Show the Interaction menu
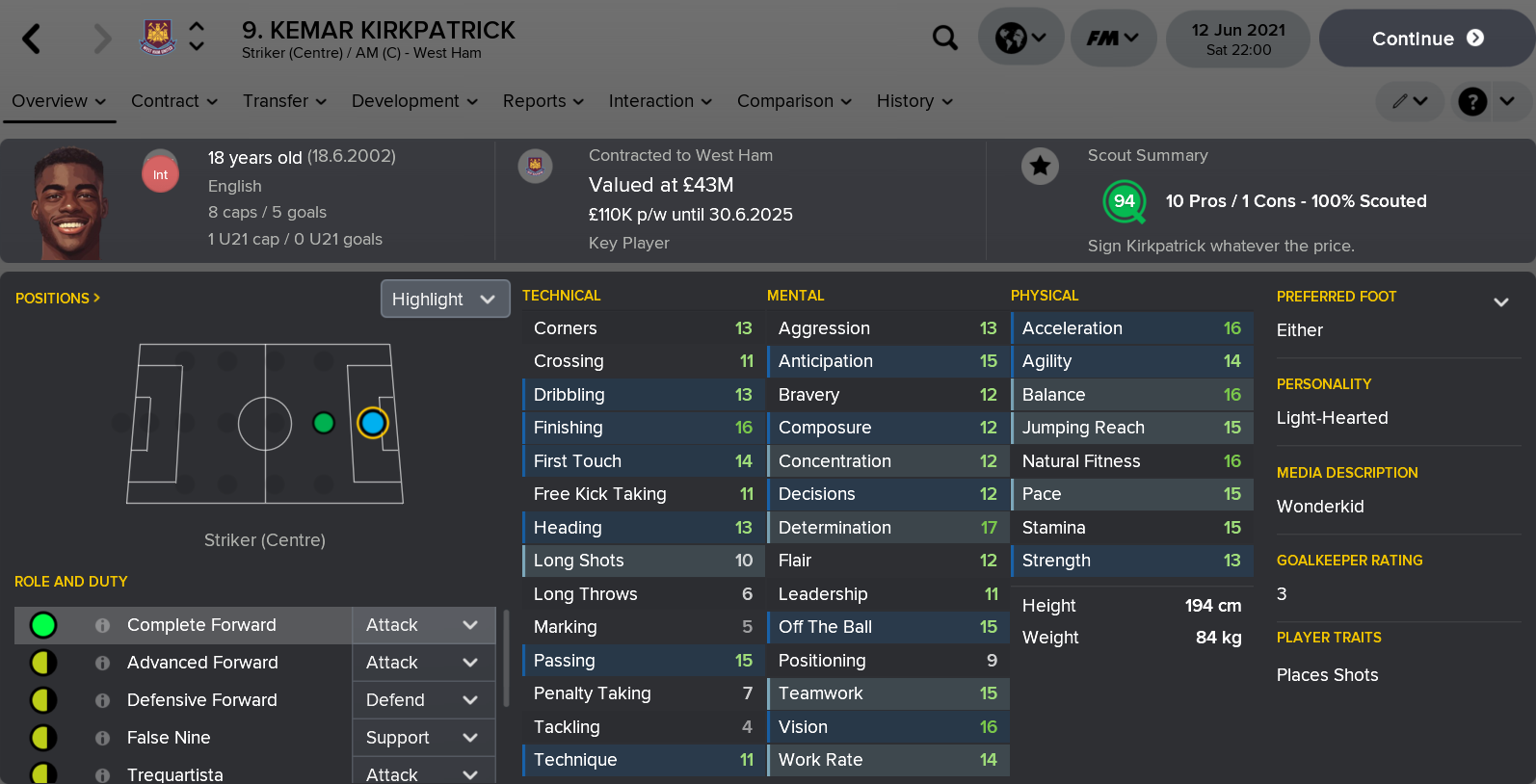The width and height of the screenshot is (1536, 784). tap(660, 101)
